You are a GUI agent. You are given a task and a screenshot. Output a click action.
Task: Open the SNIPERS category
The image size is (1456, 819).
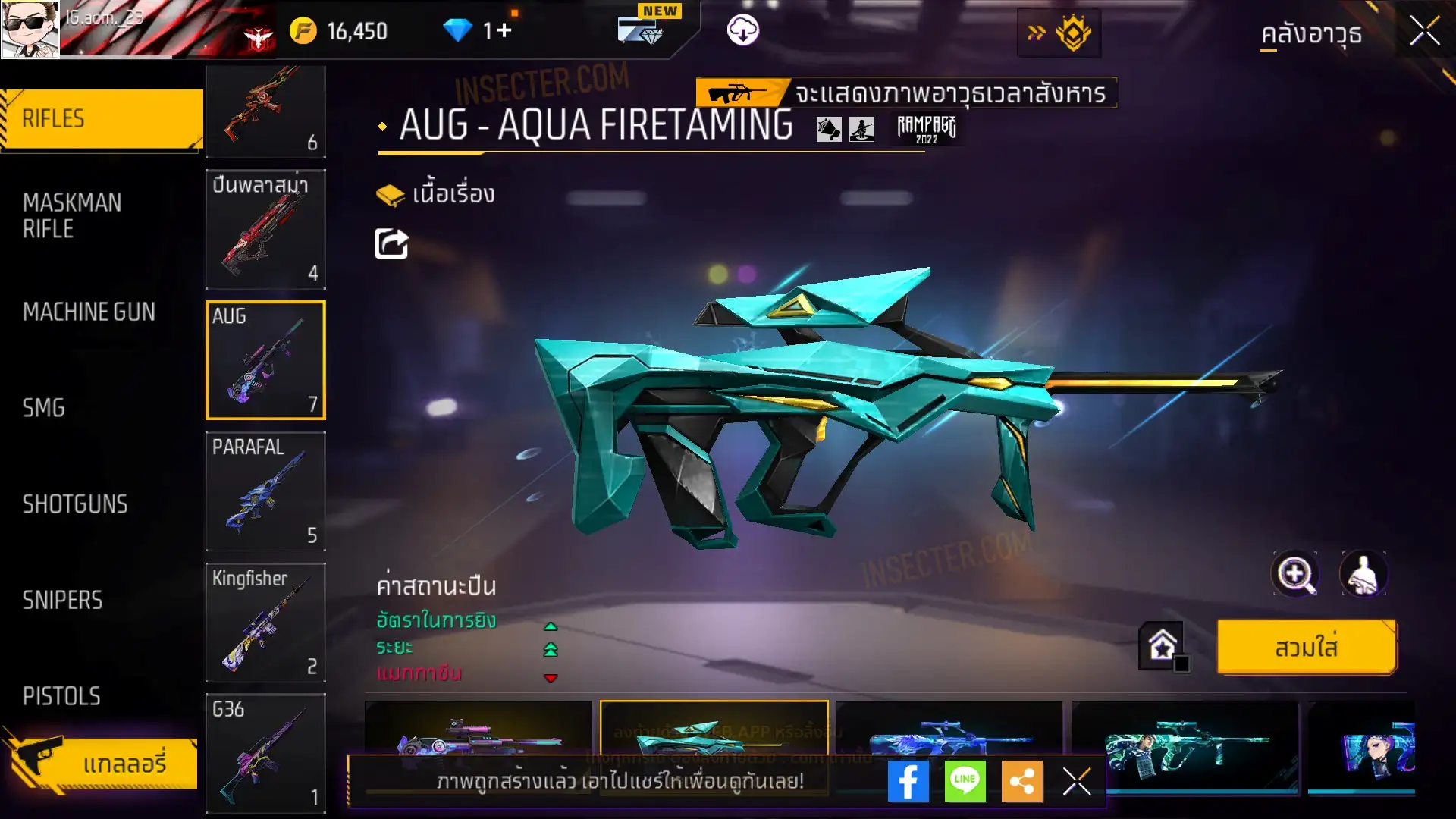(62, 601)
